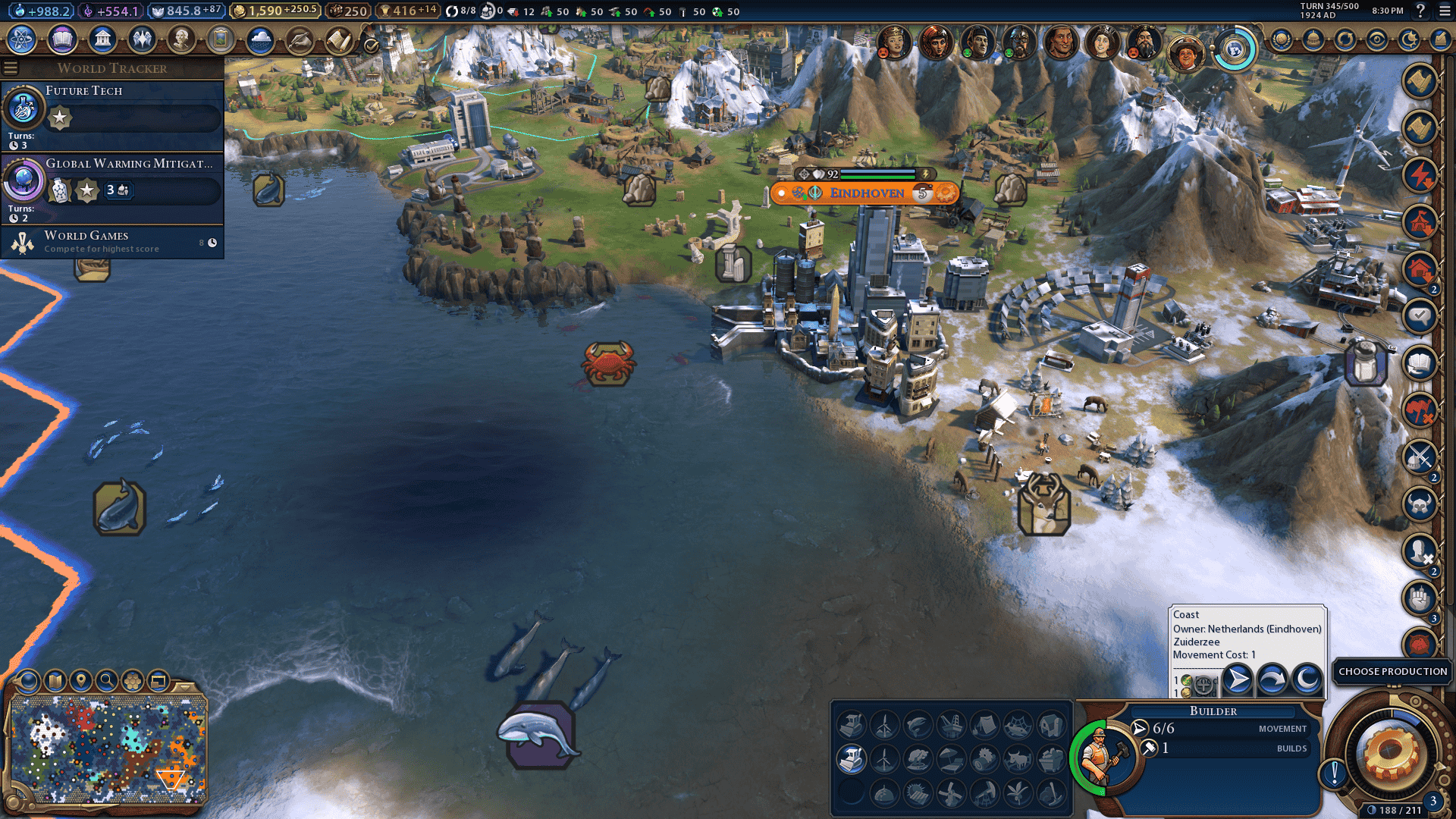Select the Global Warming Mitigation civic entry
This screenshot has width=1456, height=819.
[114, 187]
